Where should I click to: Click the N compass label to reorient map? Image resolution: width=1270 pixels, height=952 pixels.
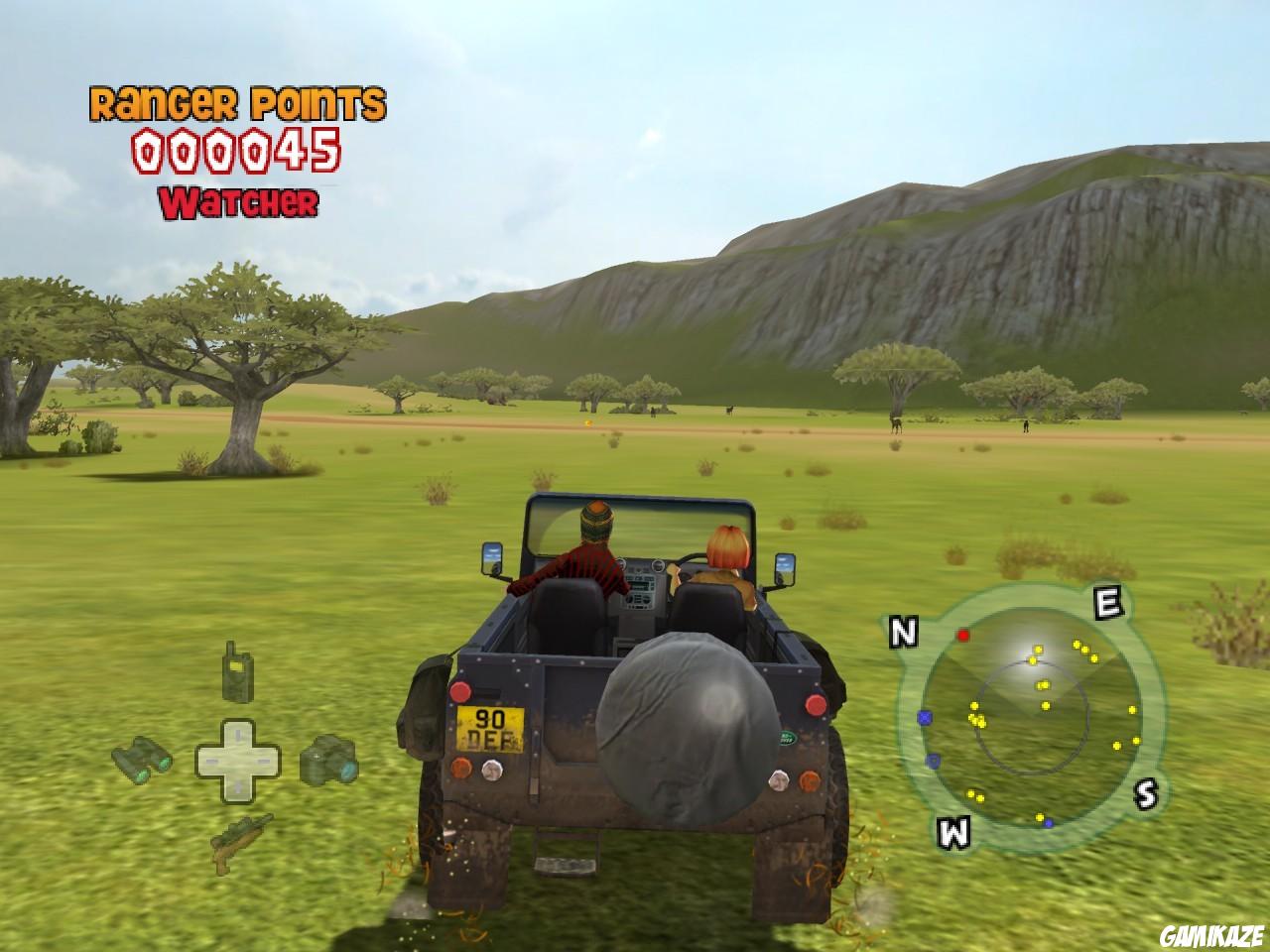tap(902, 631)
